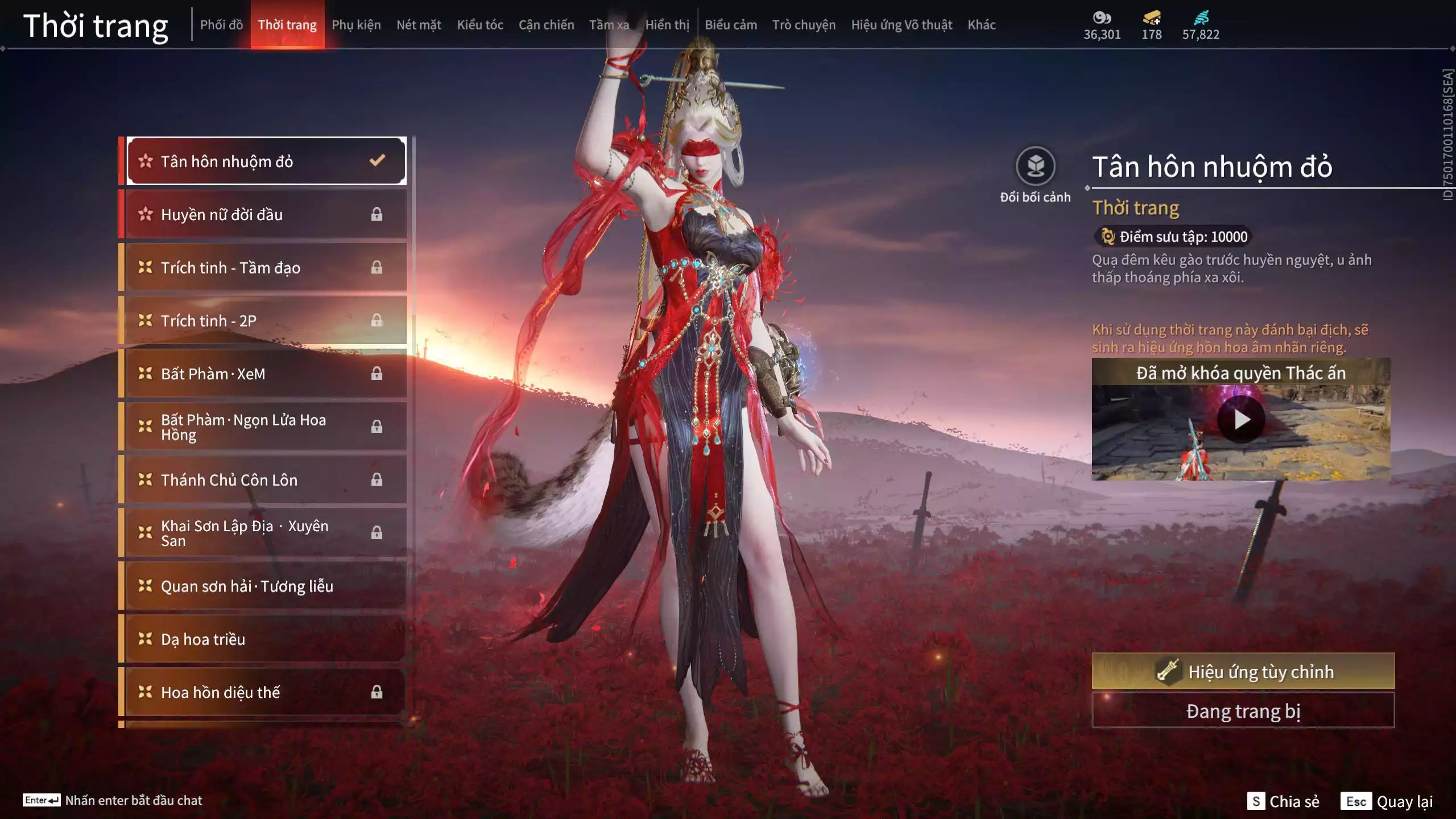Click the shuriken icon next to "Trích tinh - 2P"
Viewport: 1456px width, 819px height.
pos(145,320)
